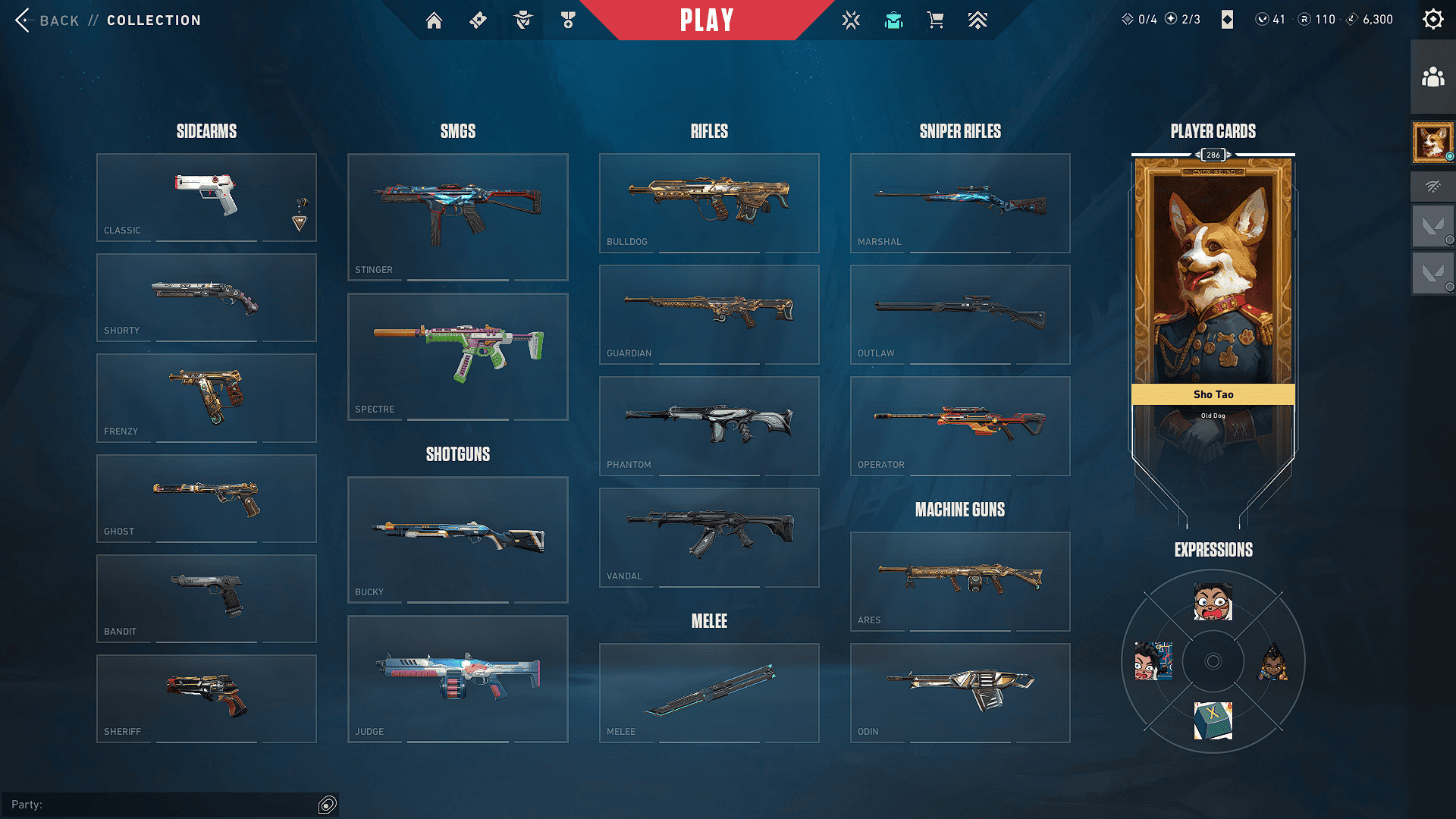
Task: Select the Bucky shotgun tile
Action: (x=457, y=539)
